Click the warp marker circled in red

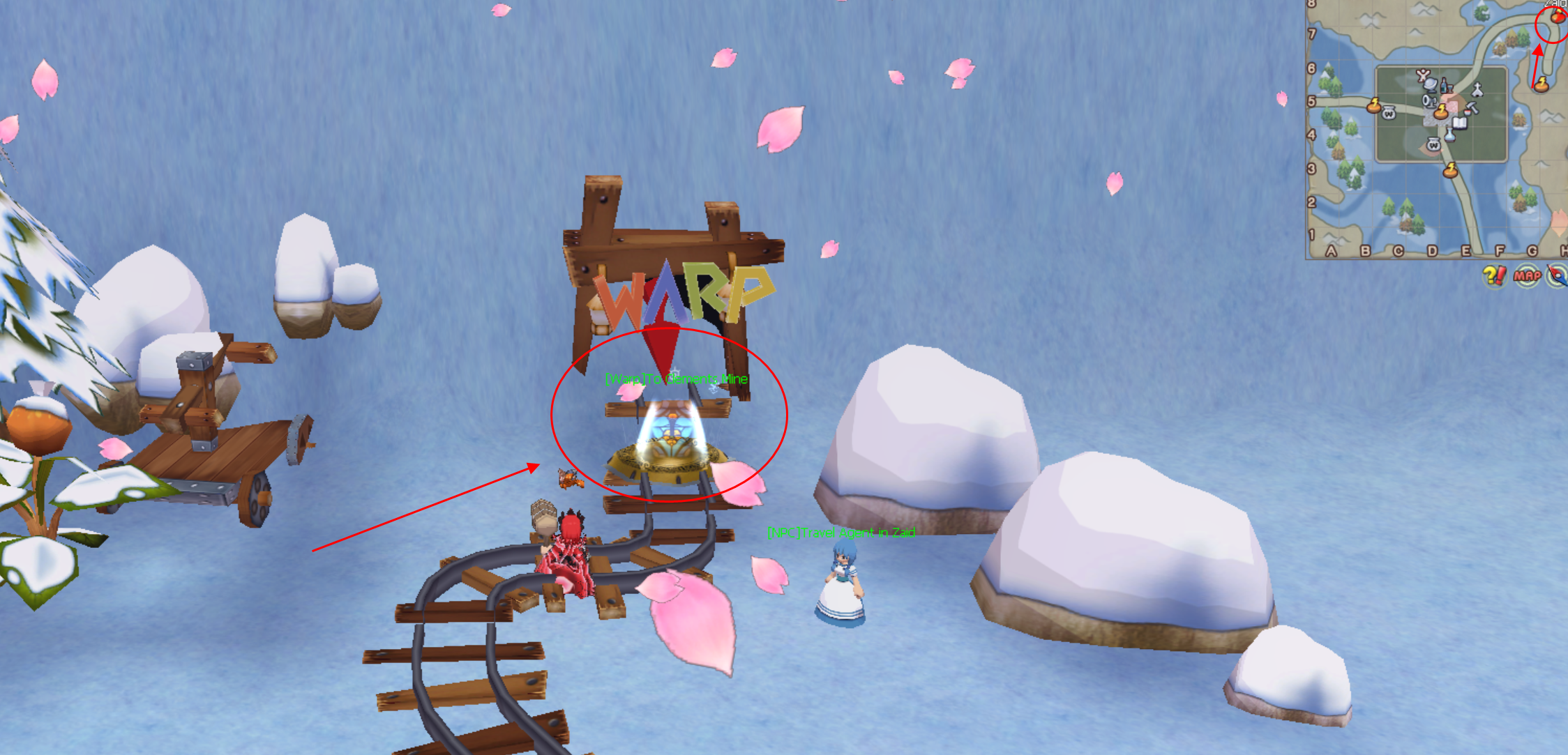tap(1558, 16)
